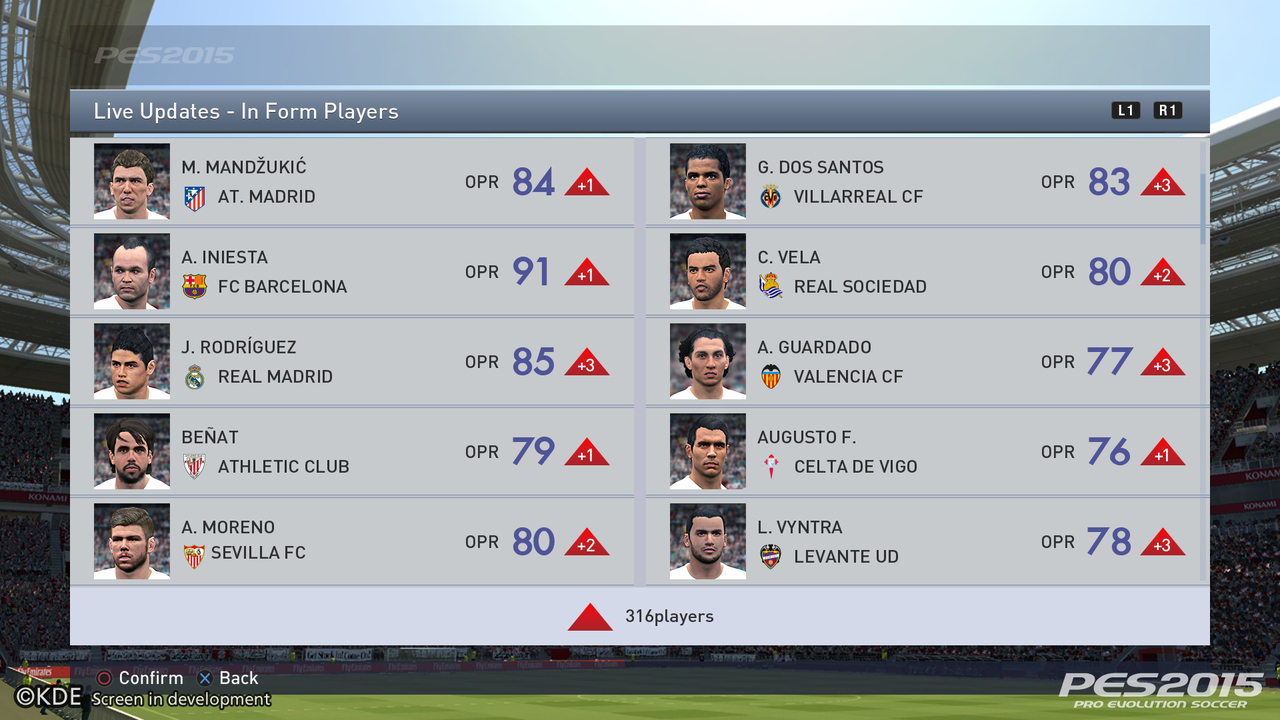Click the Real Madrid crest icon
The height and width of the screenshot is (720, 1280).
tap(196, 376)
